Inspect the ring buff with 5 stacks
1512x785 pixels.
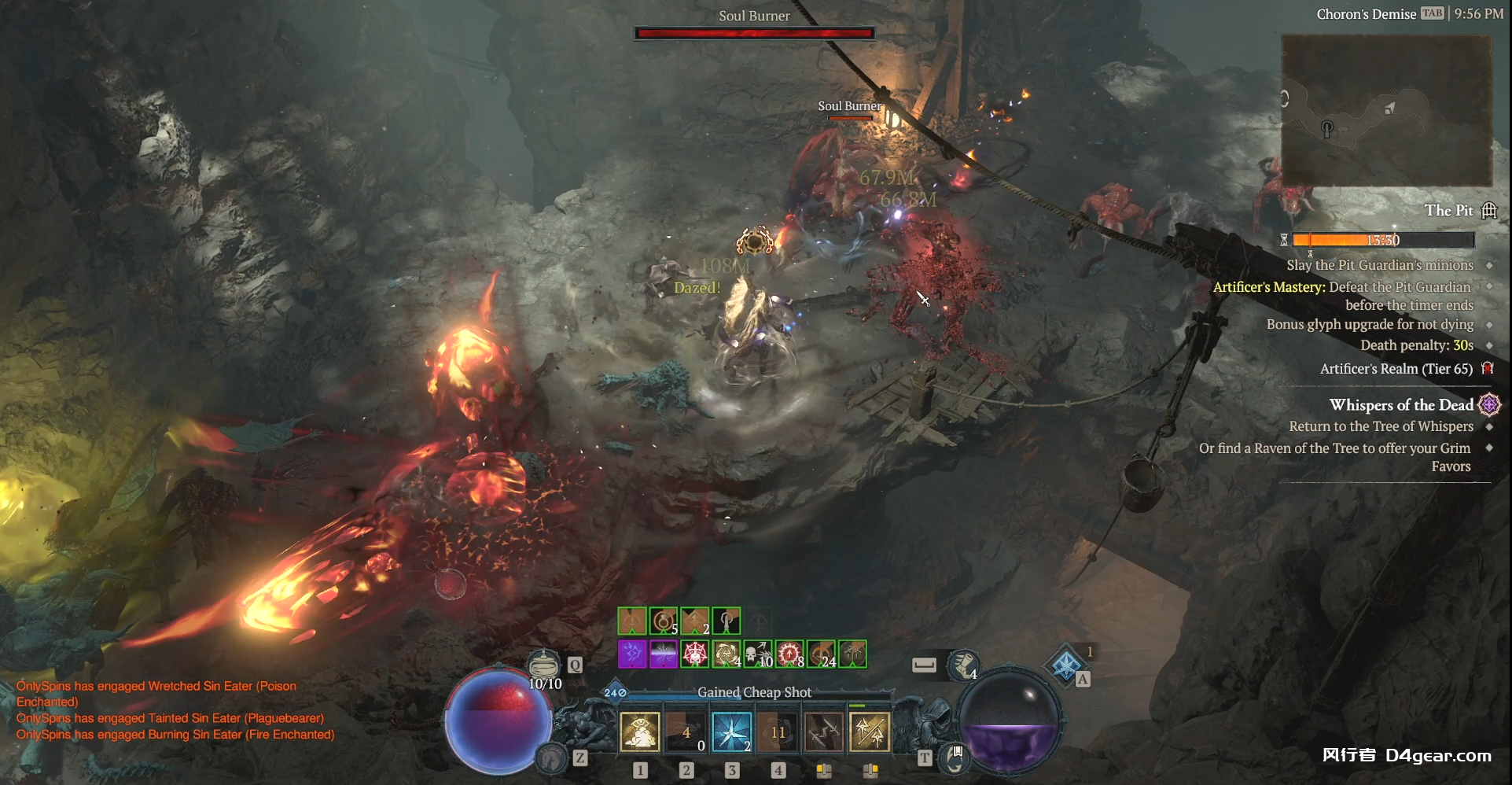click(x=664, y=621)
